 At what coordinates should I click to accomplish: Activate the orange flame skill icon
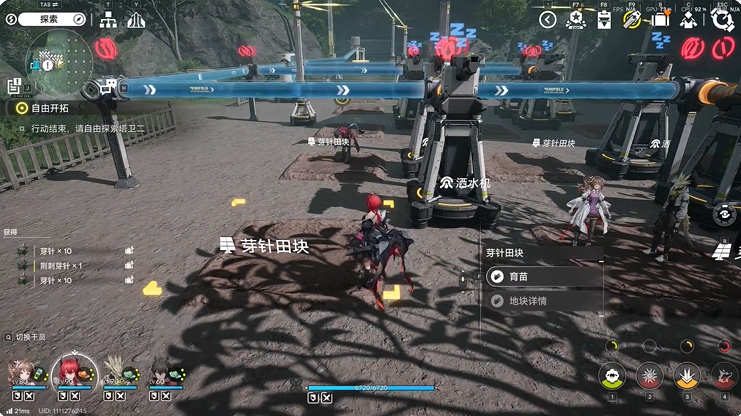[x=686, y=376]
